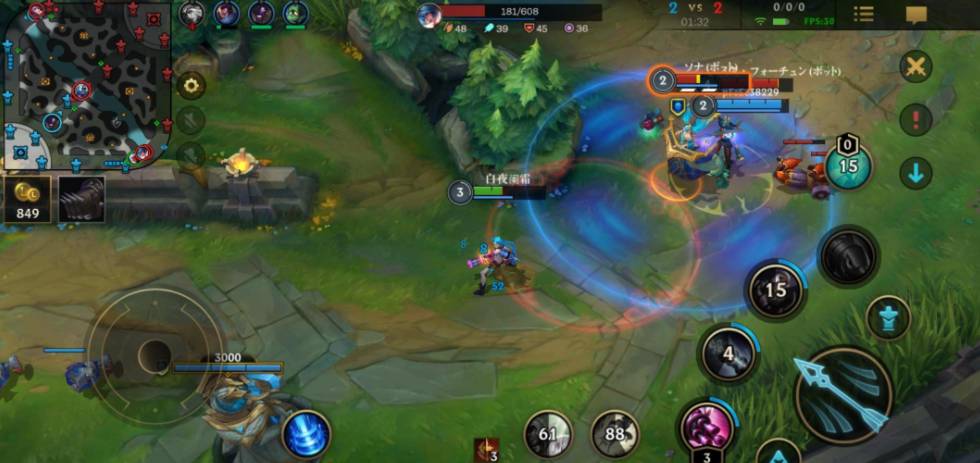
Task: Buy the recommended gauntlet item
Action: click(81, 200)
